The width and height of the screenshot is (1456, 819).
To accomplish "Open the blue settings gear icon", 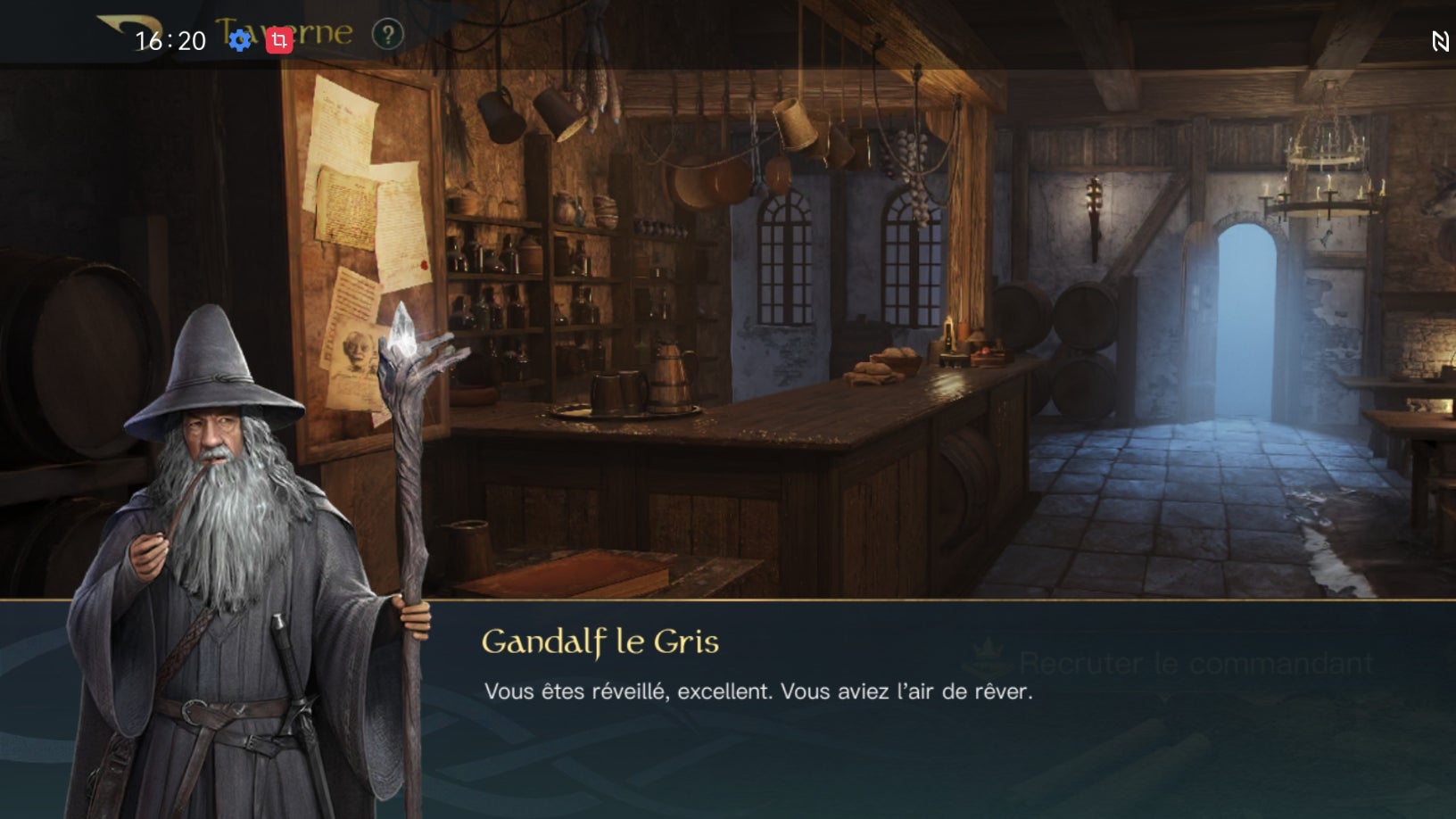I will pos(241,40).
